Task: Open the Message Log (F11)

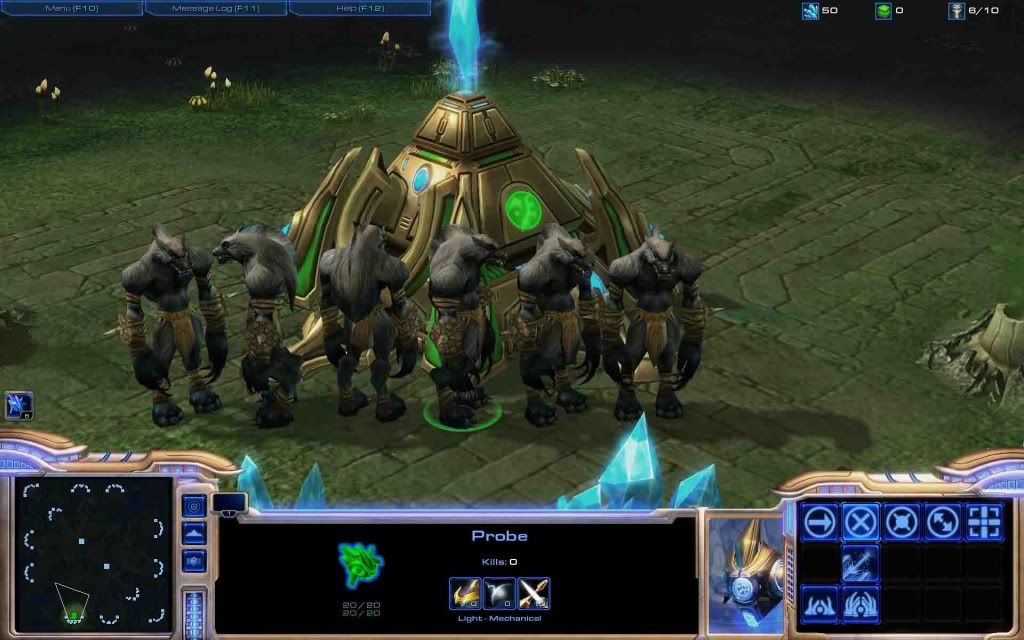Action: click(216, 8)
